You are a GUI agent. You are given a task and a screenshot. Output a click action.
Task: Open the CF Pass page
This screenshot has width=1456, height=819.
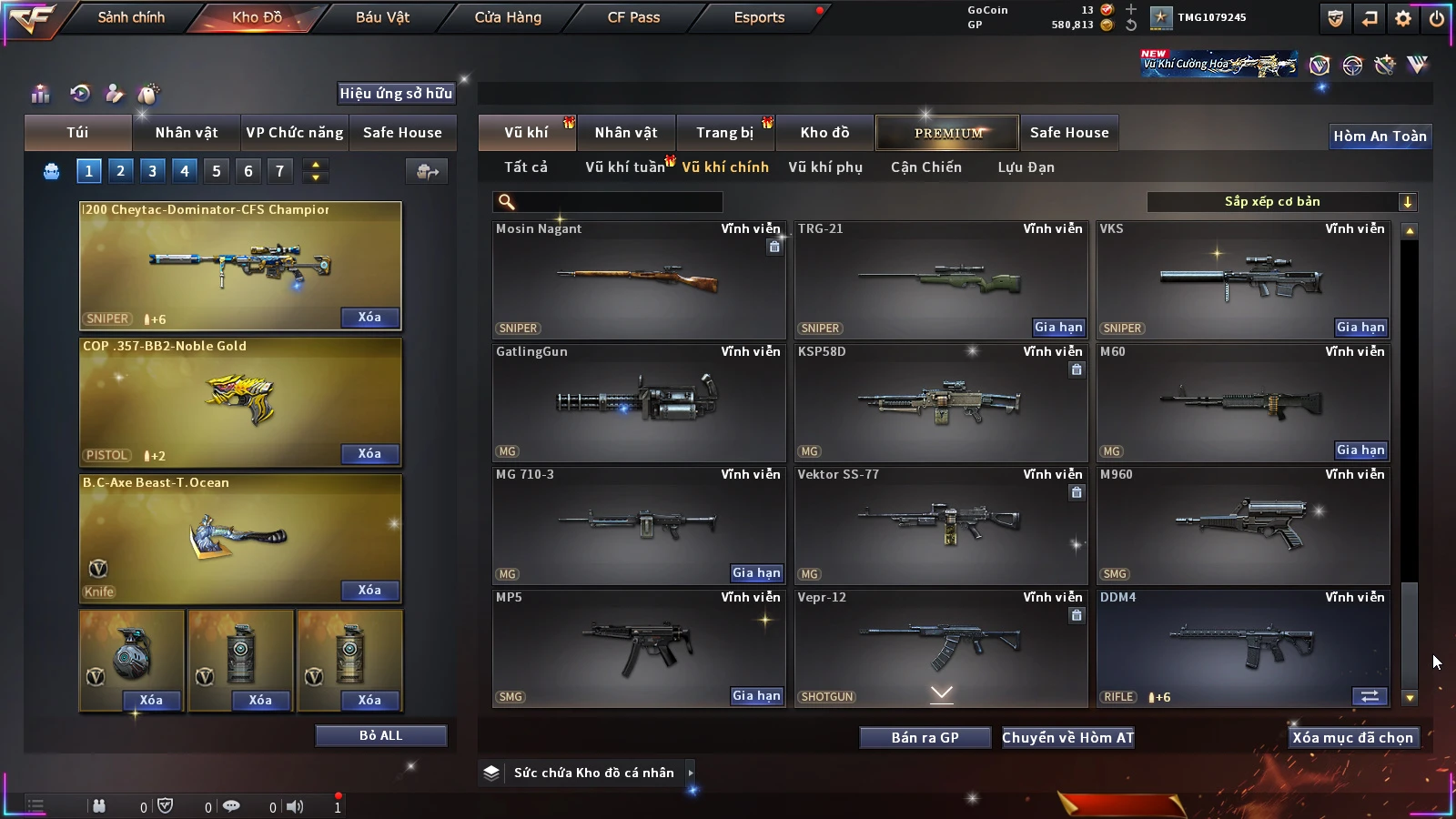tap(633, 17)
